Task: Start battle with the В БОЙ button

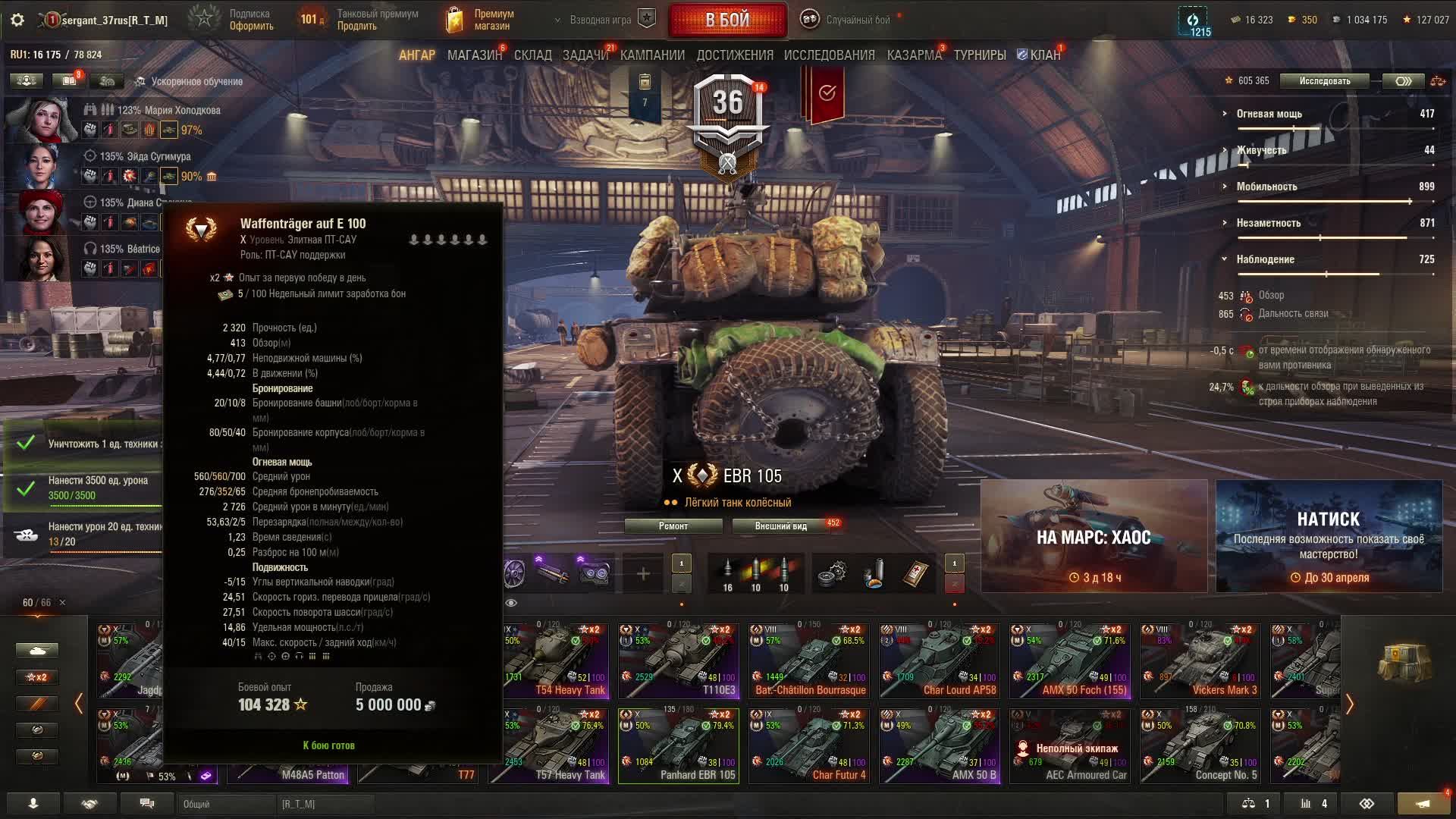Action: [727, 20]
